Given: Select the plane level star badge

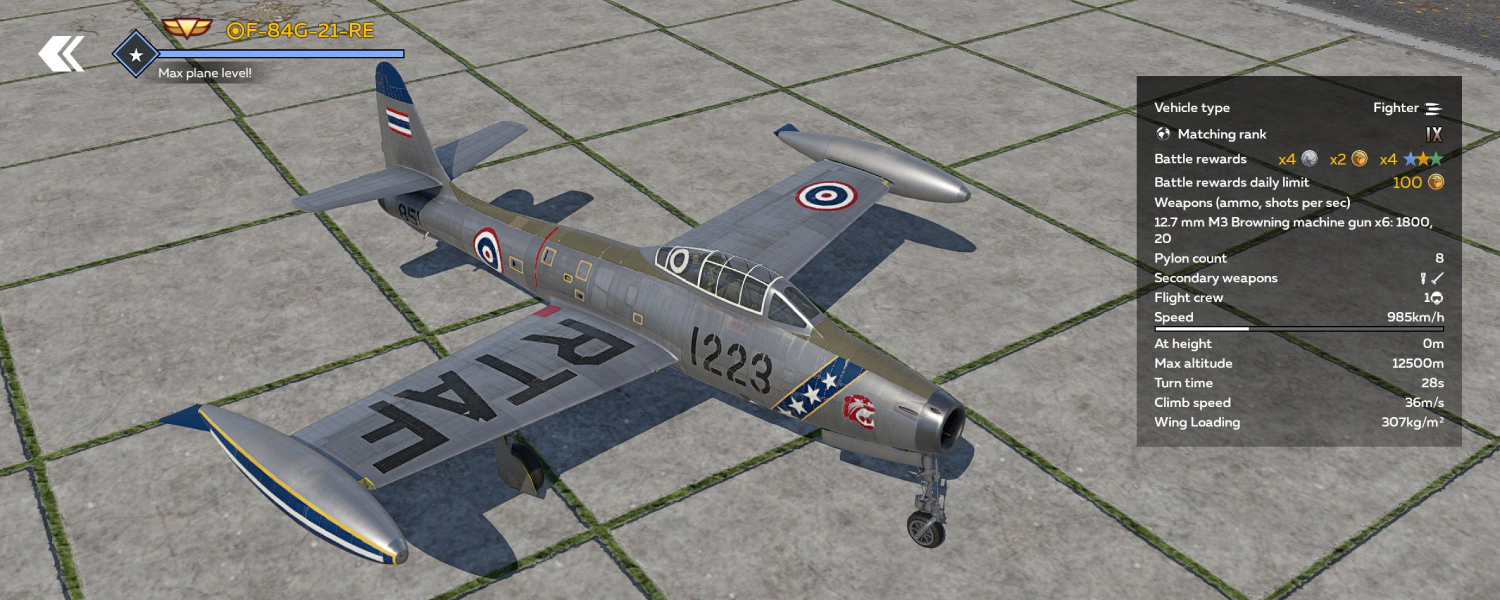Looking at the screenshot, I should pyautogui.click(x=136, y=55).
